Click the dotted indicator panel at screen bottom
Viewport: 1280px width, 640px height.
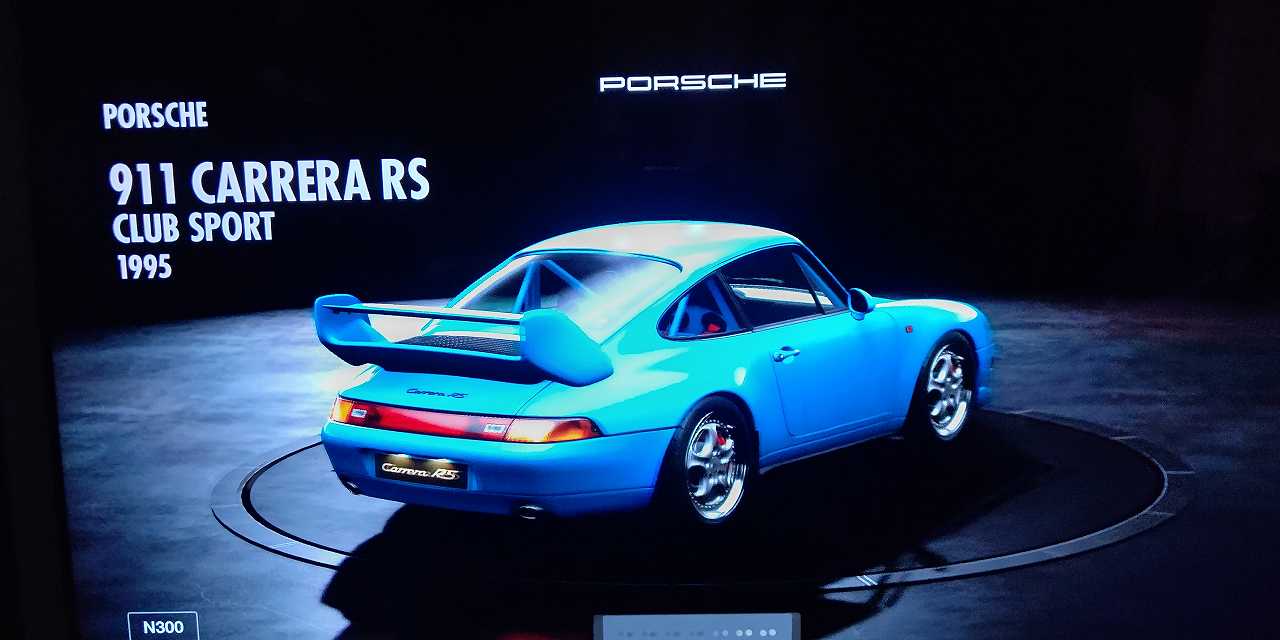pos(697,628)
